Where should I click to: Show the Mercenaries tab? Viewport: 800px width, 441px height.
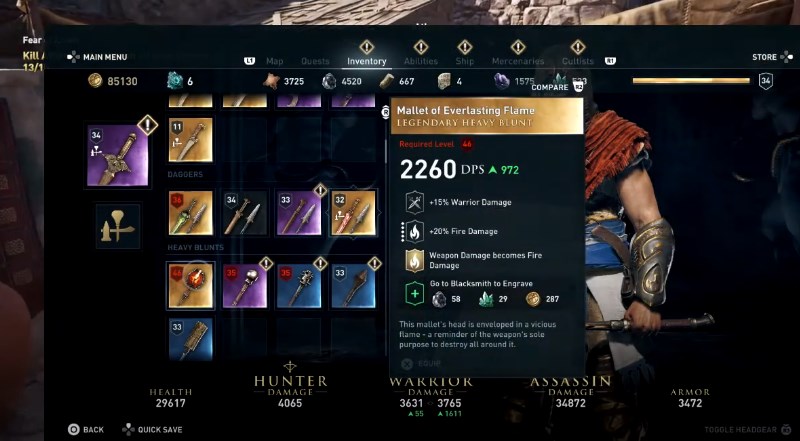point(518,61)
